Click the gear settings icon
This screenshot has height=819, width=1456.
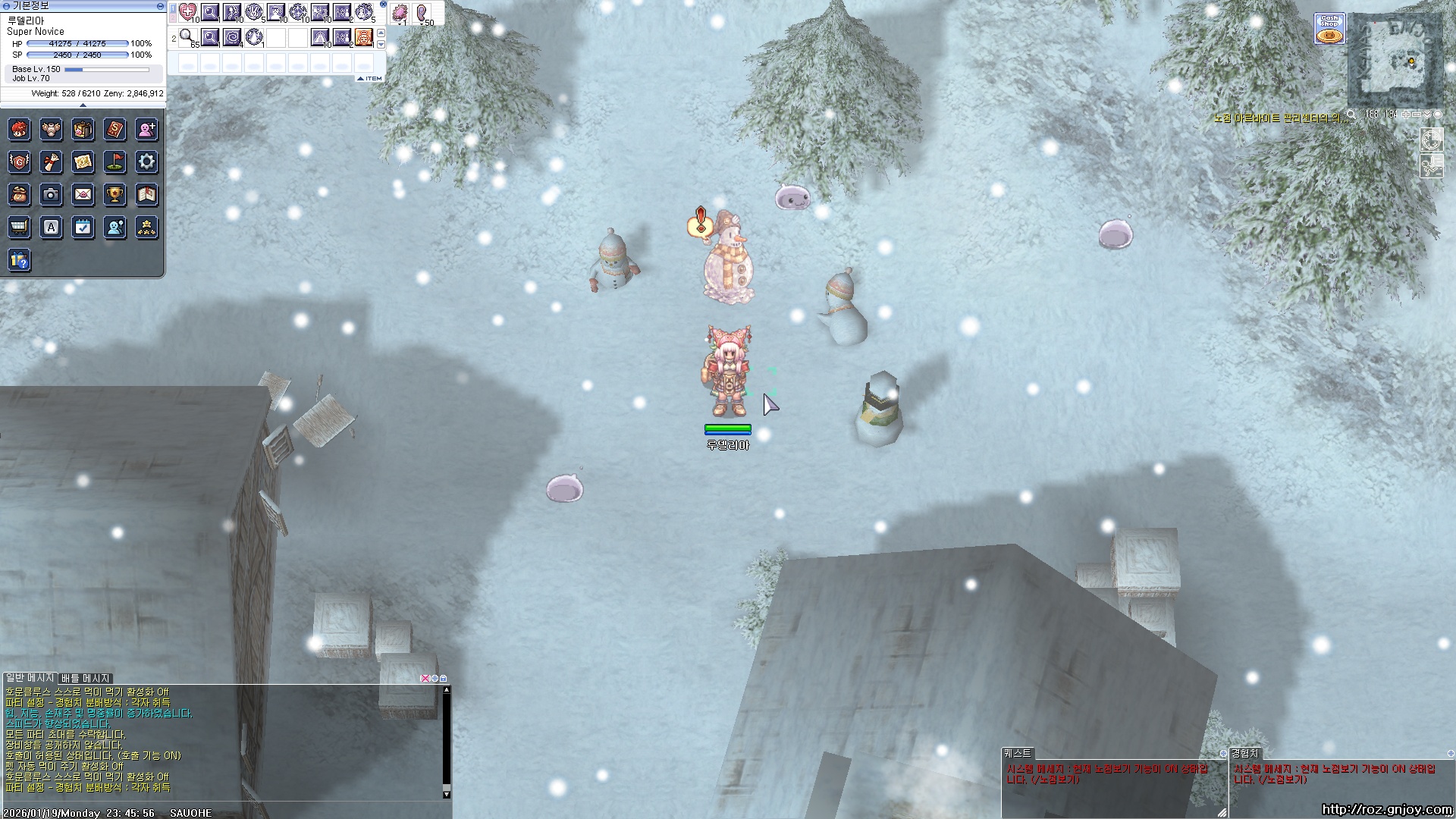(x=146, y=162)
